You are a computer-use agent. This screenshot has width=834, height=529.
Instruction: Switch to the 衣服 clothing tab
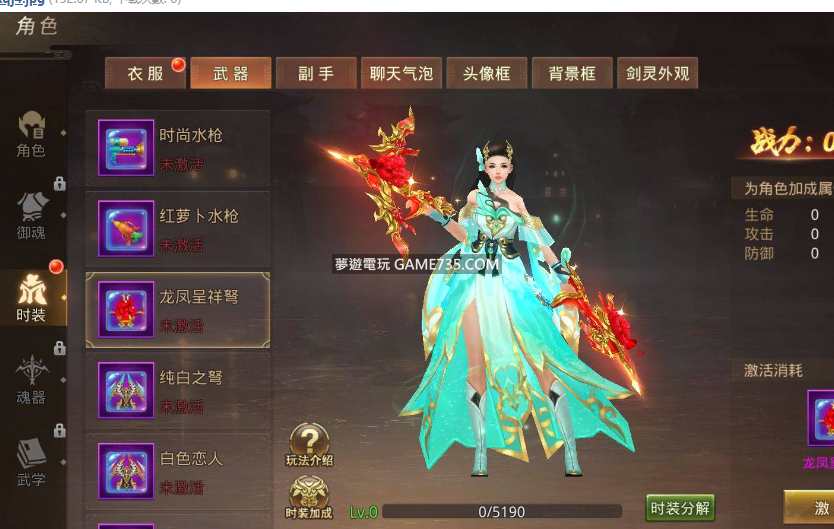[145, 73]
